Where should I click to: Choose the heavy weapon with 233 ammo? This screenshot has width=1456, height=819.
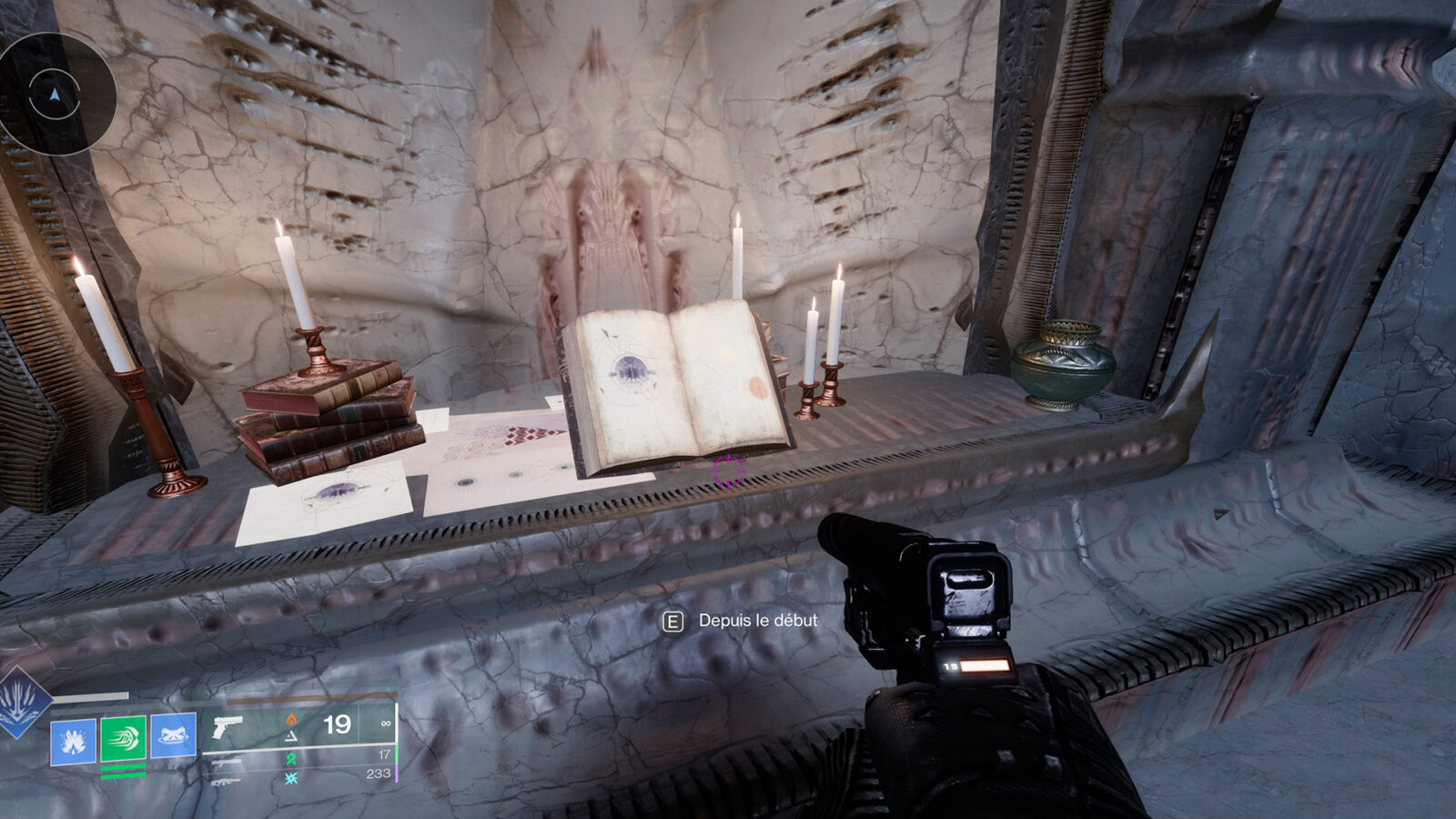coord(227,780)
